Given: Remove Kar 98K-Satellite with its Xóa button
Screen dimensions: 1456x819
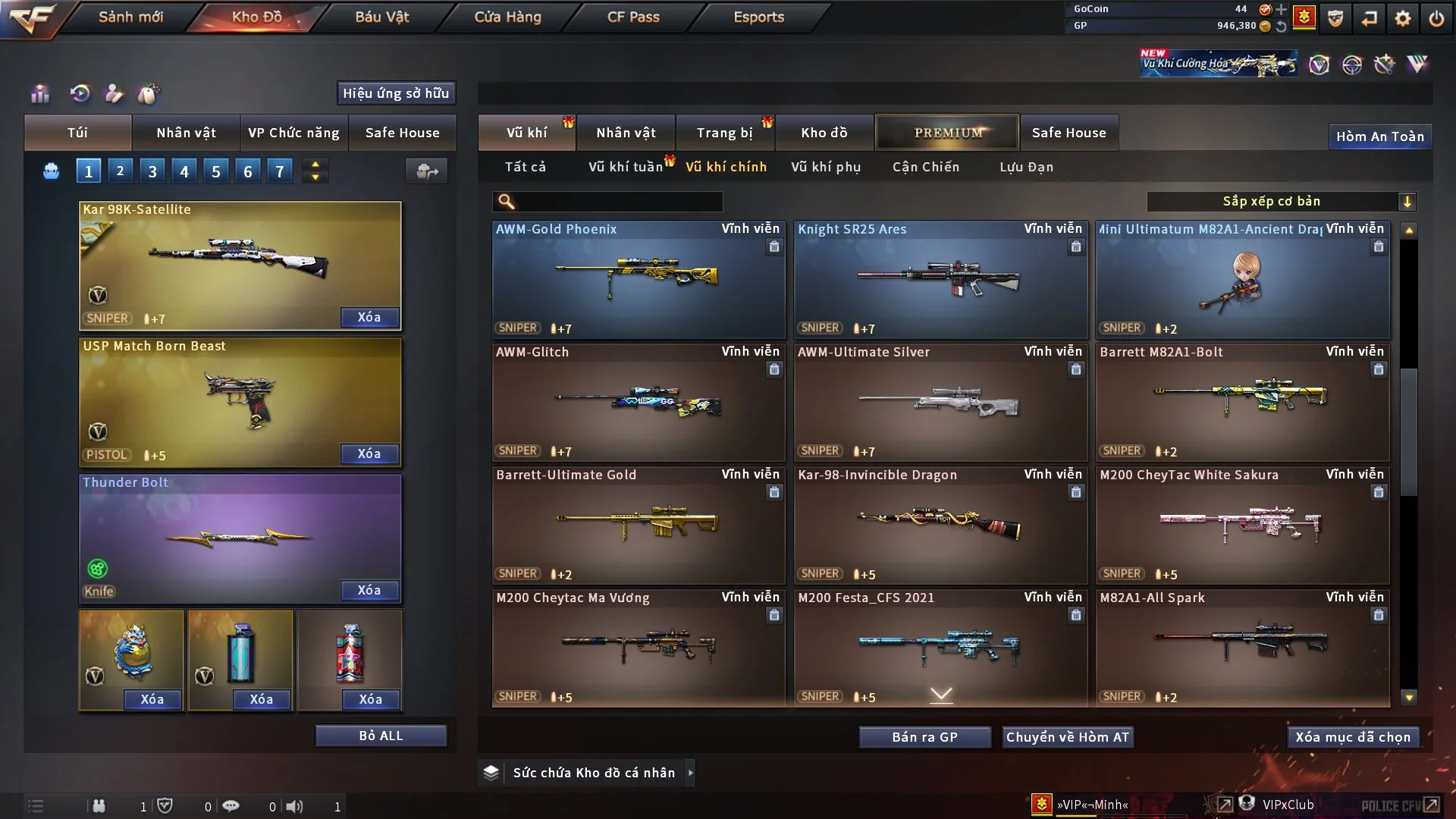Looking at the screenshot, I should click(369, 317).
